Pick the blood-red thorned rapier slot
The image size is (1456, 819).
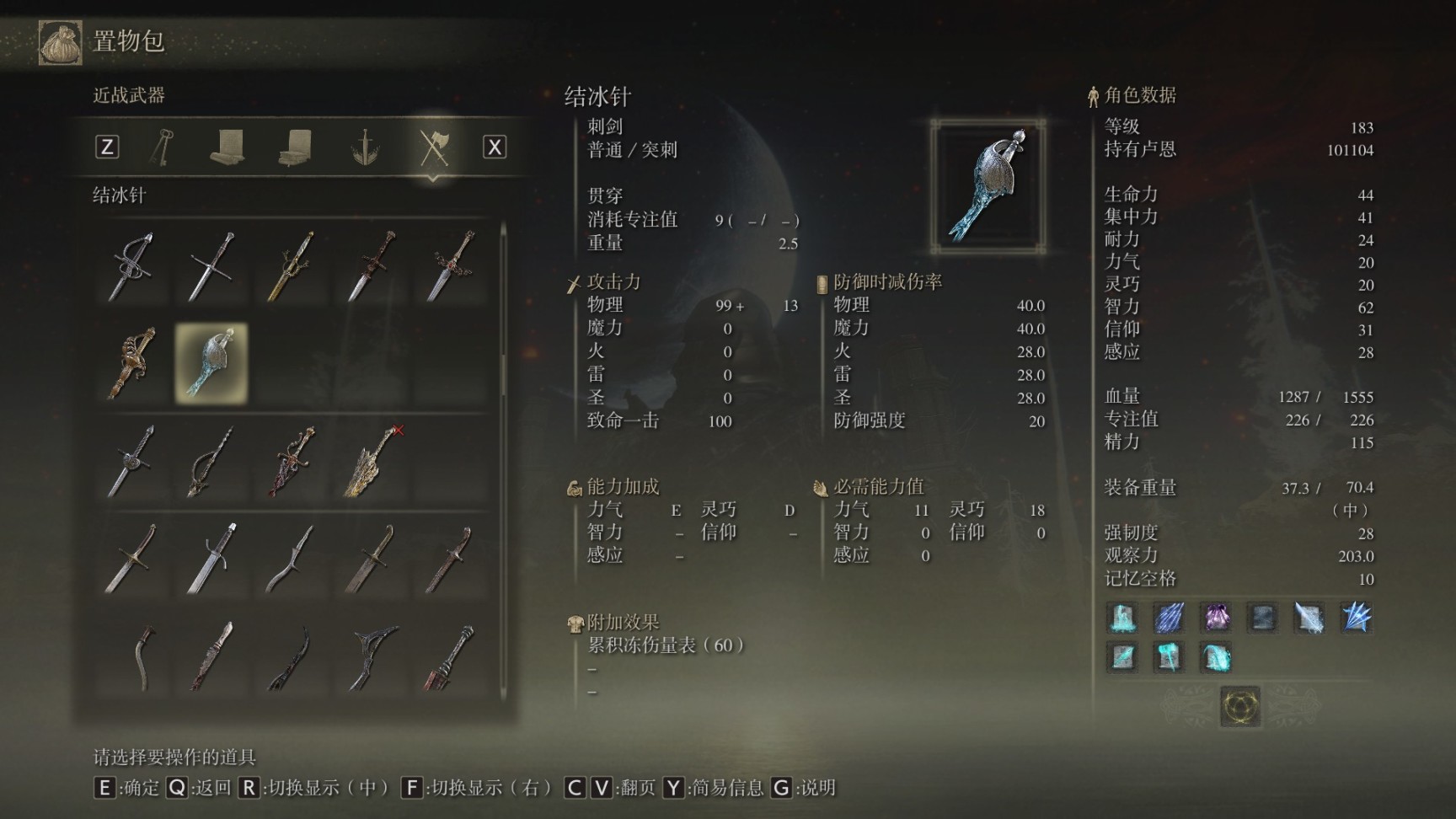tap(292, 461)
